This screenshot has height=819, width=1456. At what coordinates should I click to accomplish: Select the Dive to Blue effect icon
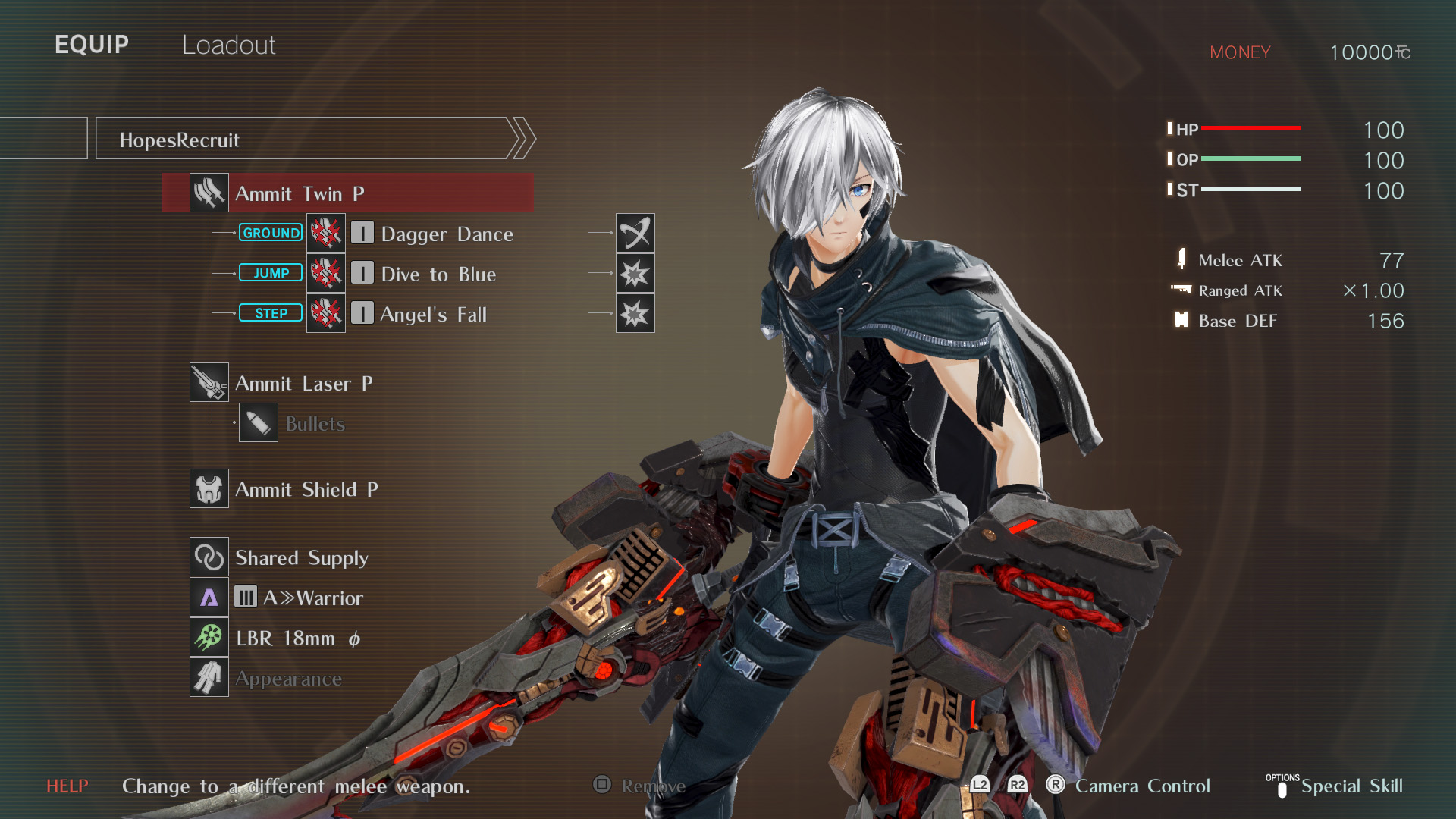point(635,273)
